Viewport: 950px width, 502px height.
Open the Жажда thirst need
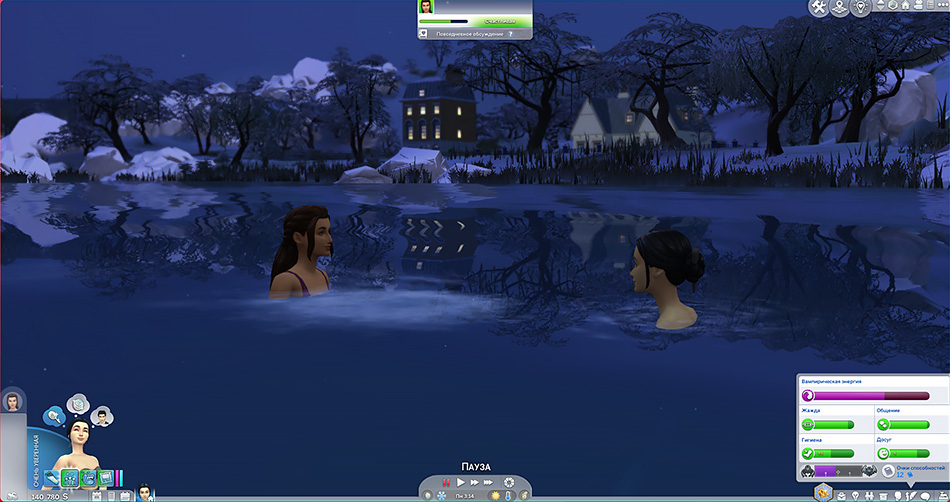pos(832,424)
